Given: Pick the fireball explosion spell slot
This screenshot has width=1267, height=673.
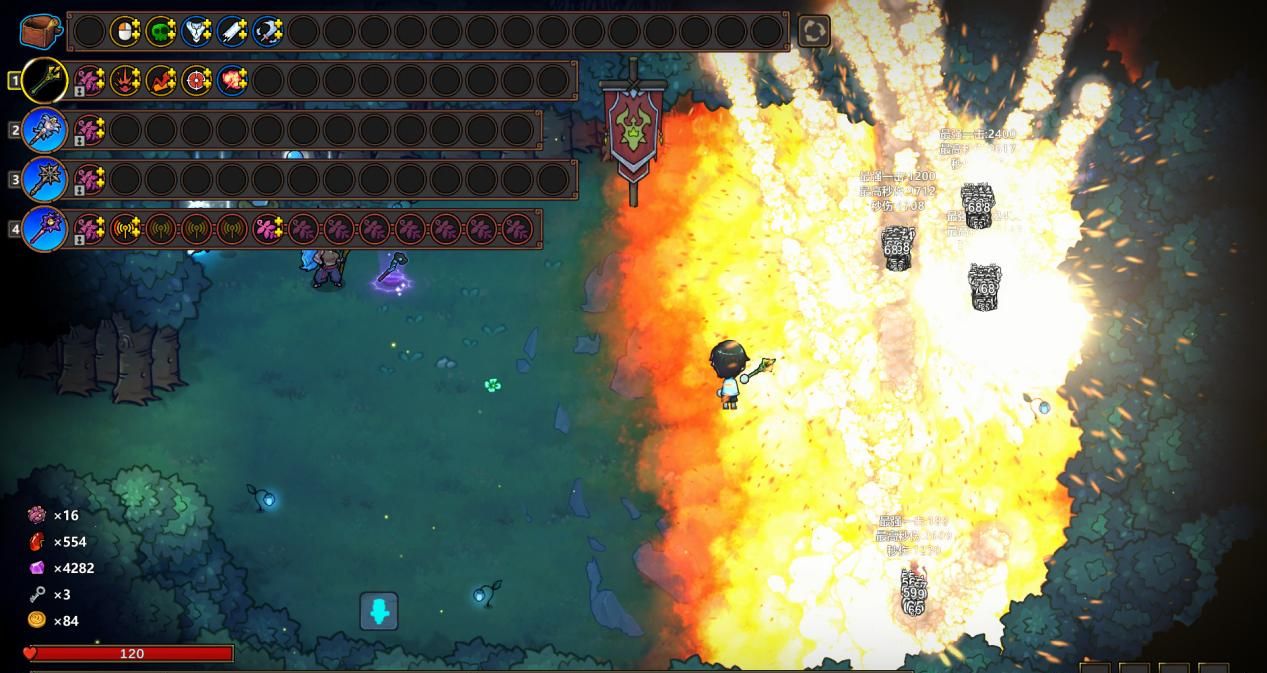Looking at the screenshot, I should [x=232, y=80].
